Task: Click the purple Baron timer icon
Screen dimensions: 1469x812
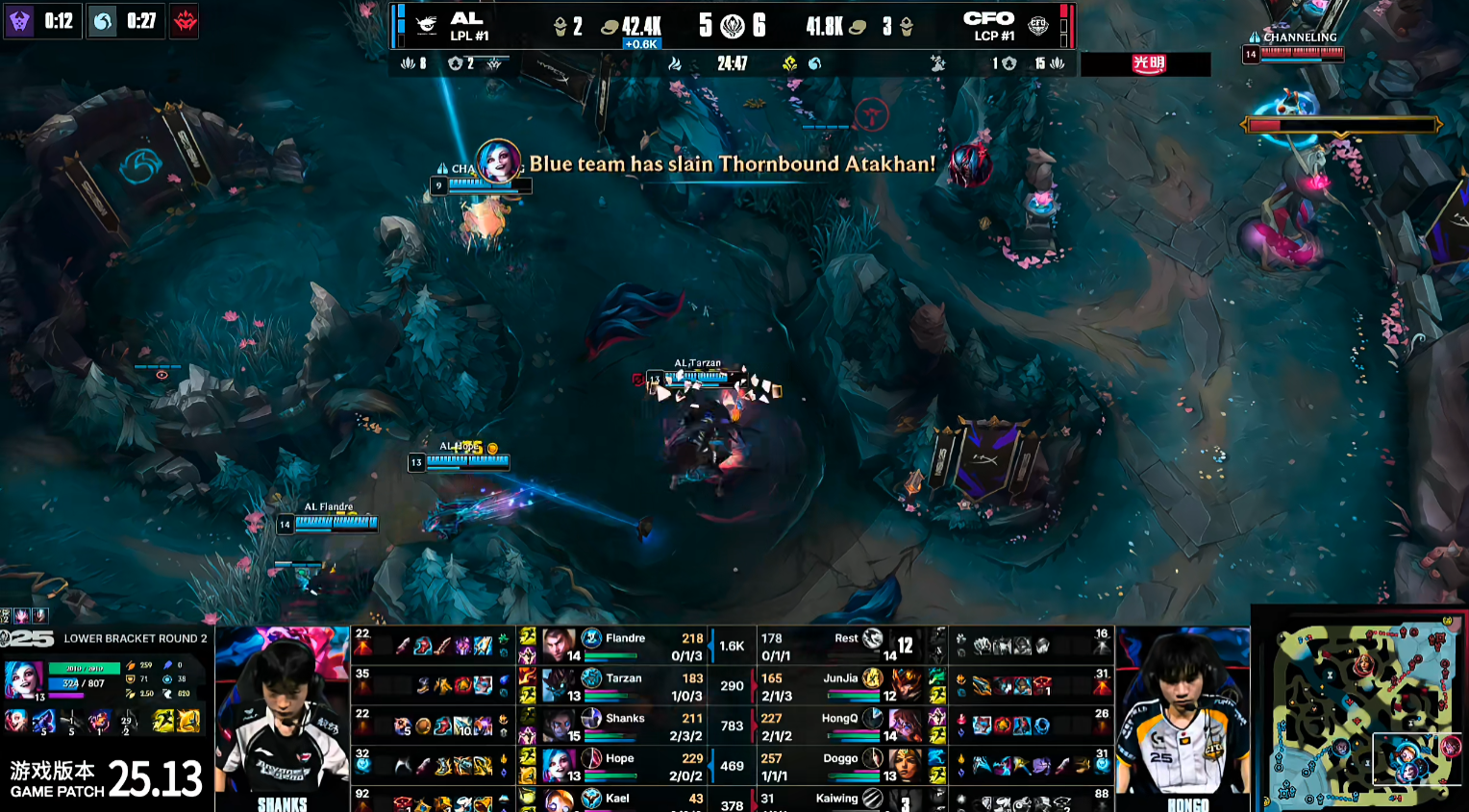Action: coord(19,20)
